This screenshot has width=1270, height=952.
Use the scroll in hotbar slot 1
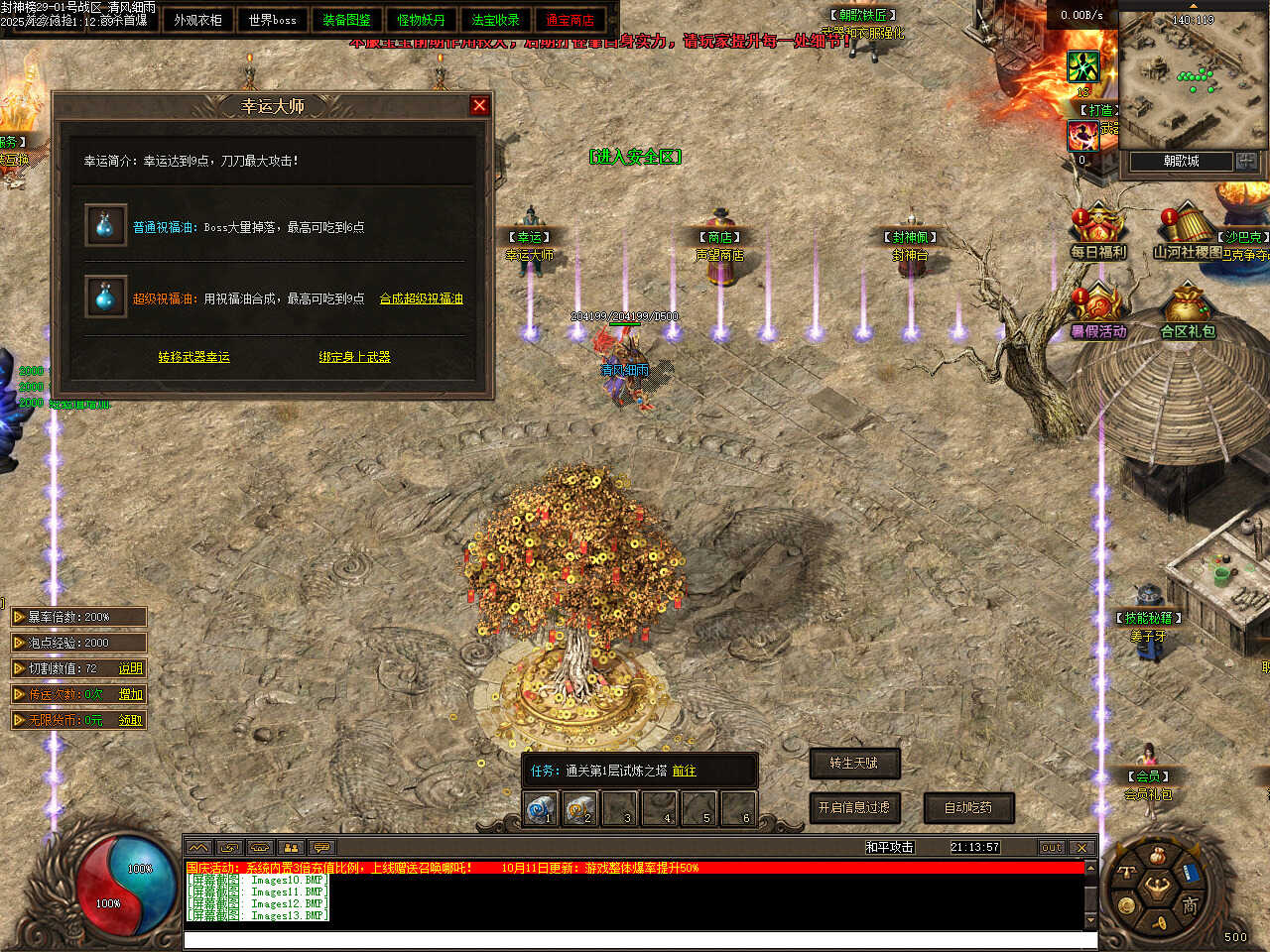click(541, 809)
